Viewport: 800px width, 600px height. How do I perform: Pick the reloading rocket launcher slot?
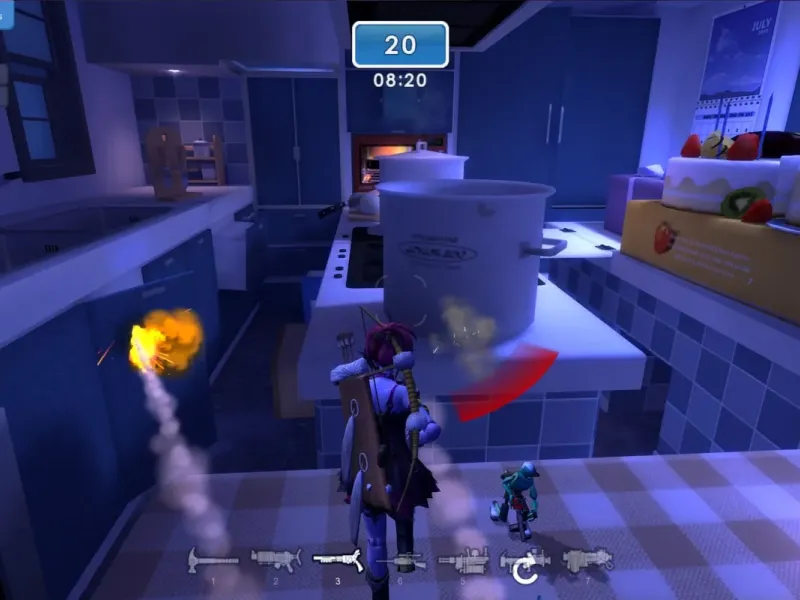tap(525, 564)
